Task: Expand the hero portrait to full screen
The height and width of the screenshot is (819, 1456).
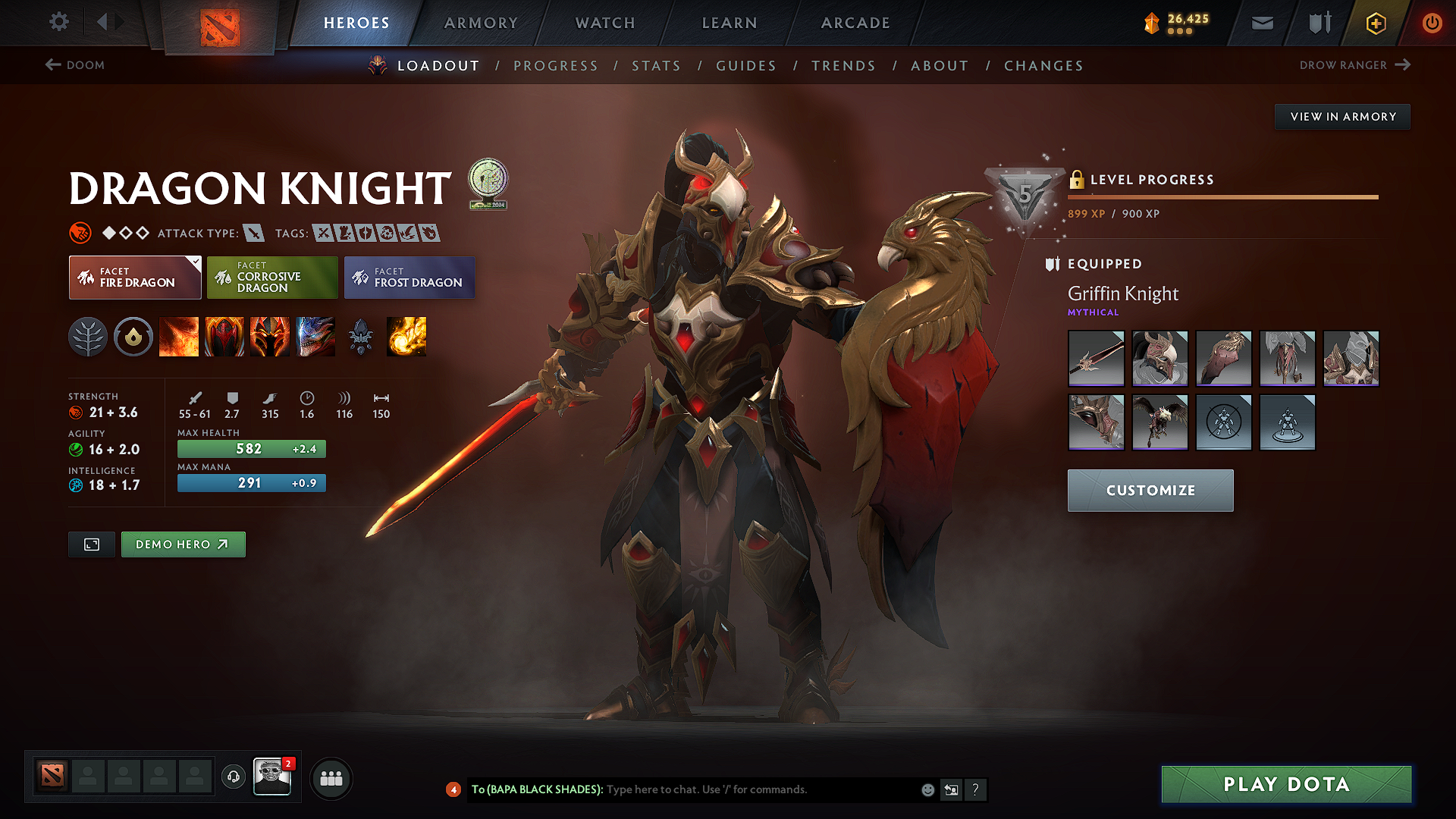Action: coord(91,544)
